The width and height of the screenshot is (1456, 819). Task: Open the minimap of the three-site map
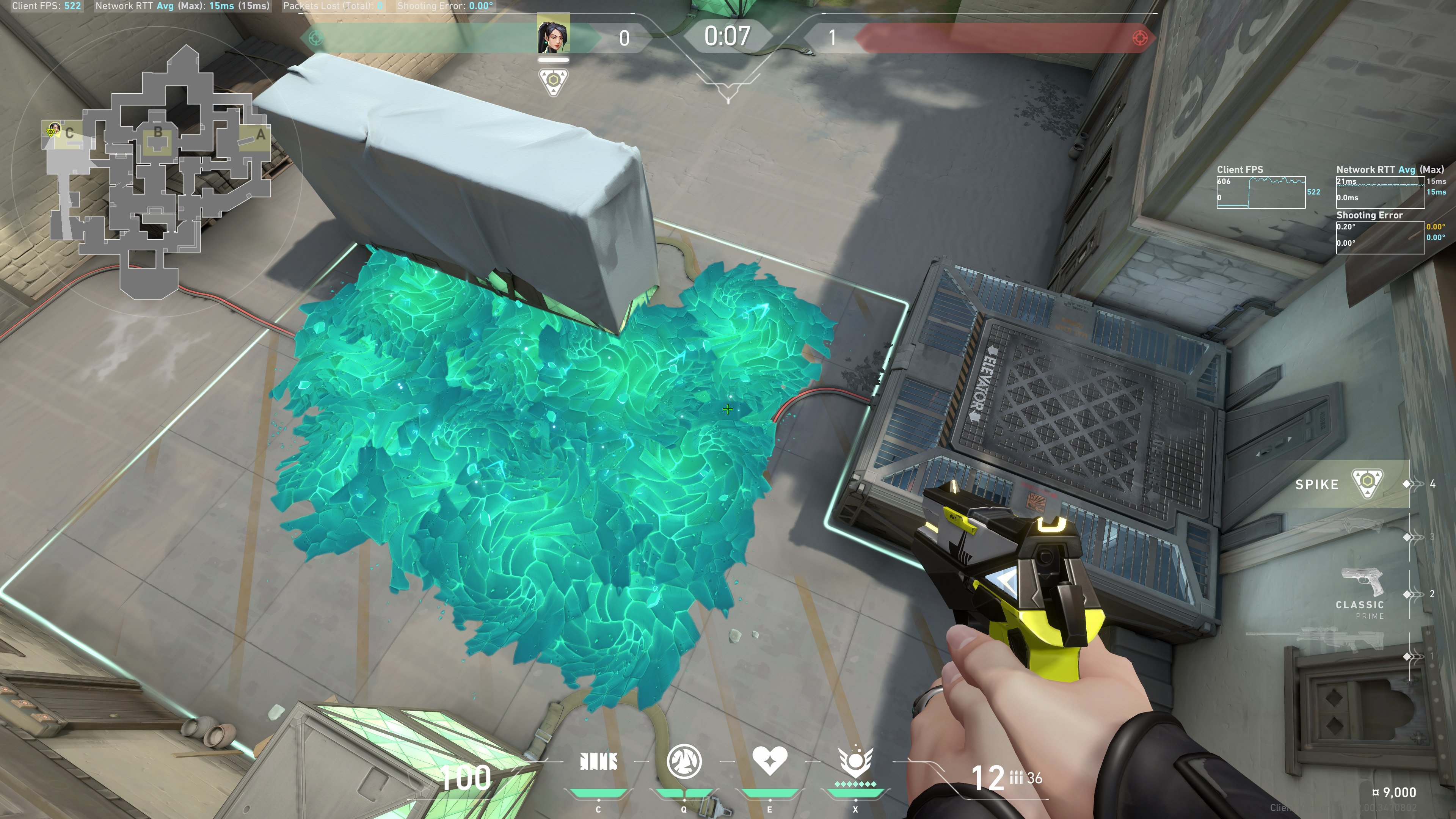[158, 175]
